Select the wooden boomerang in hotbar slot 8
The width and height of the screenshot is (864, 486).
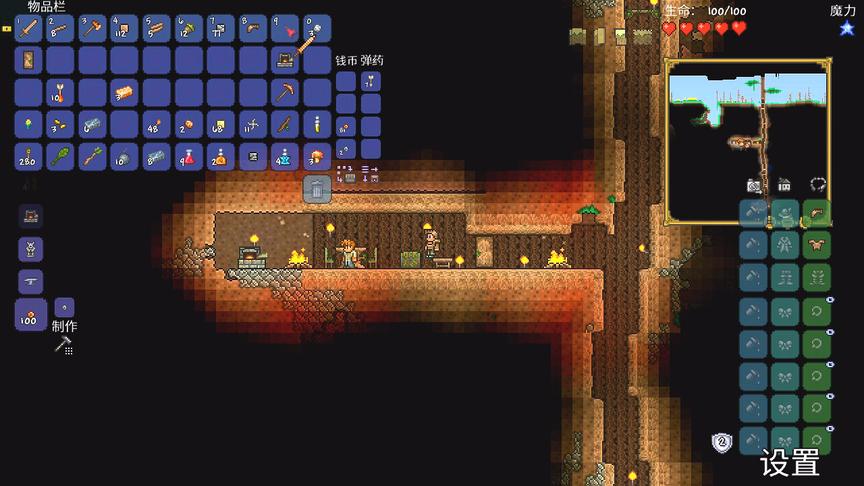point(253,28)
